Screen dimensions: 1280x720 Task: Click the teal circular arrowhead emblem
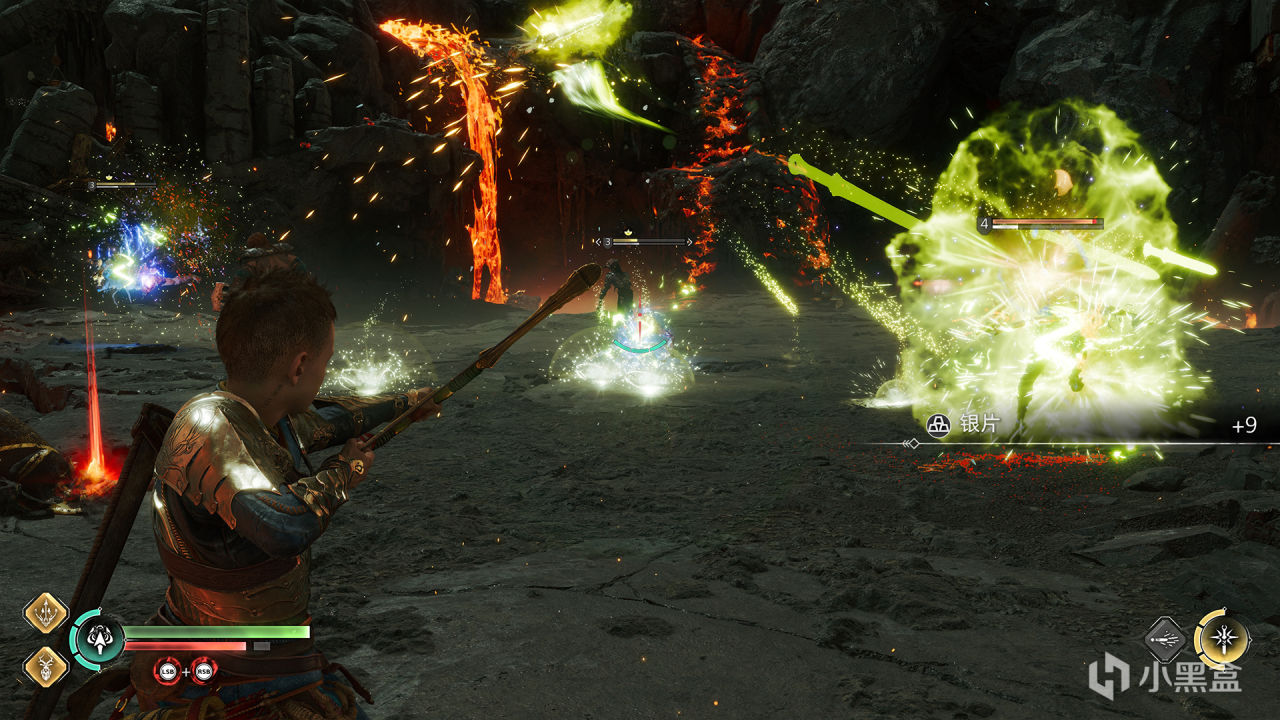(x=99, y=637)
